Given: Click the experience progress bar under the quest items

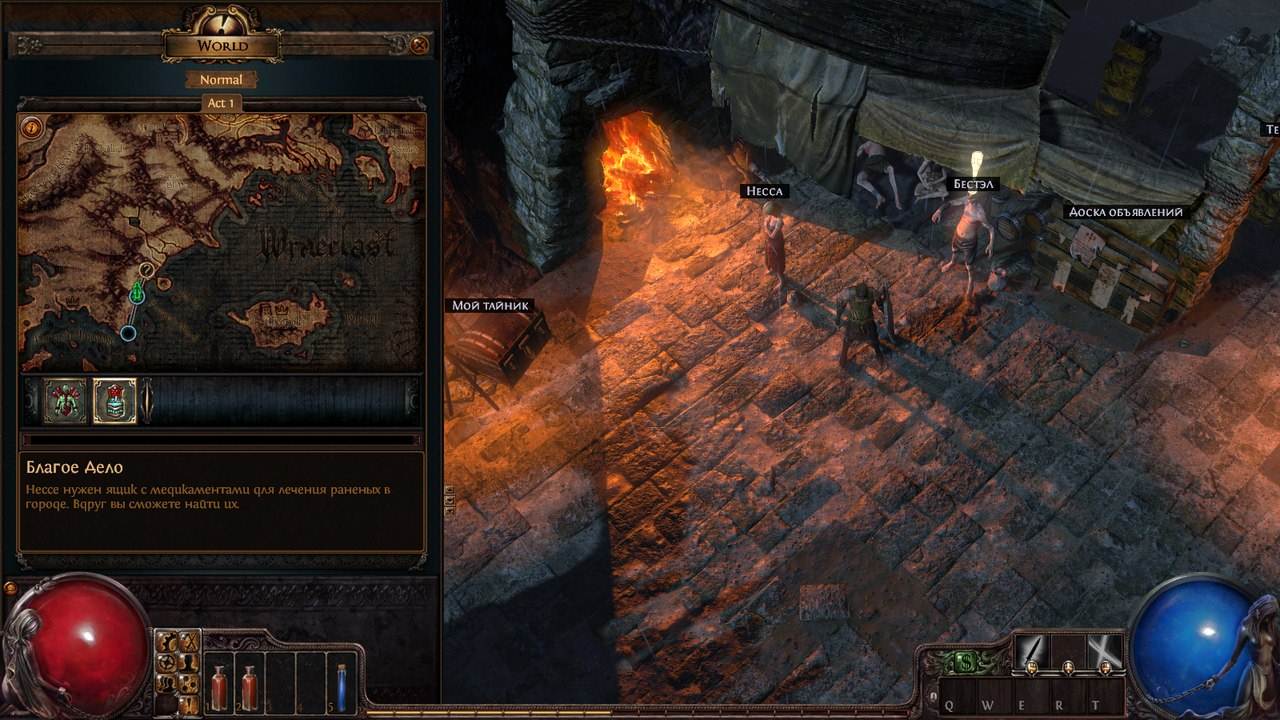Looking at the screenshot, I should (220, 439).
